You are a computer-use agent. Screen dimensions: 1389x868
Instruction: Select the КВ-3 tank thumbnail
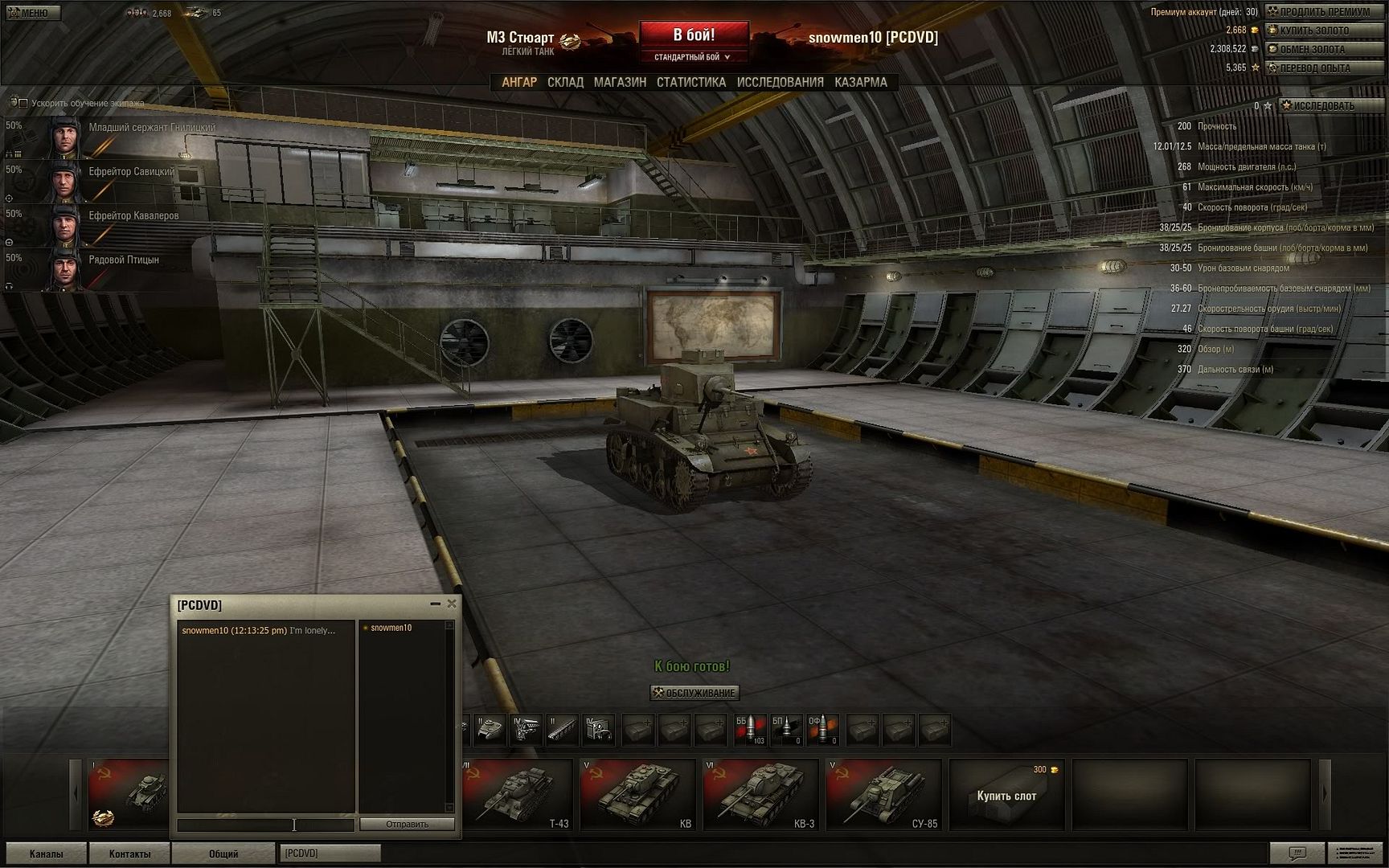point(760,795)
